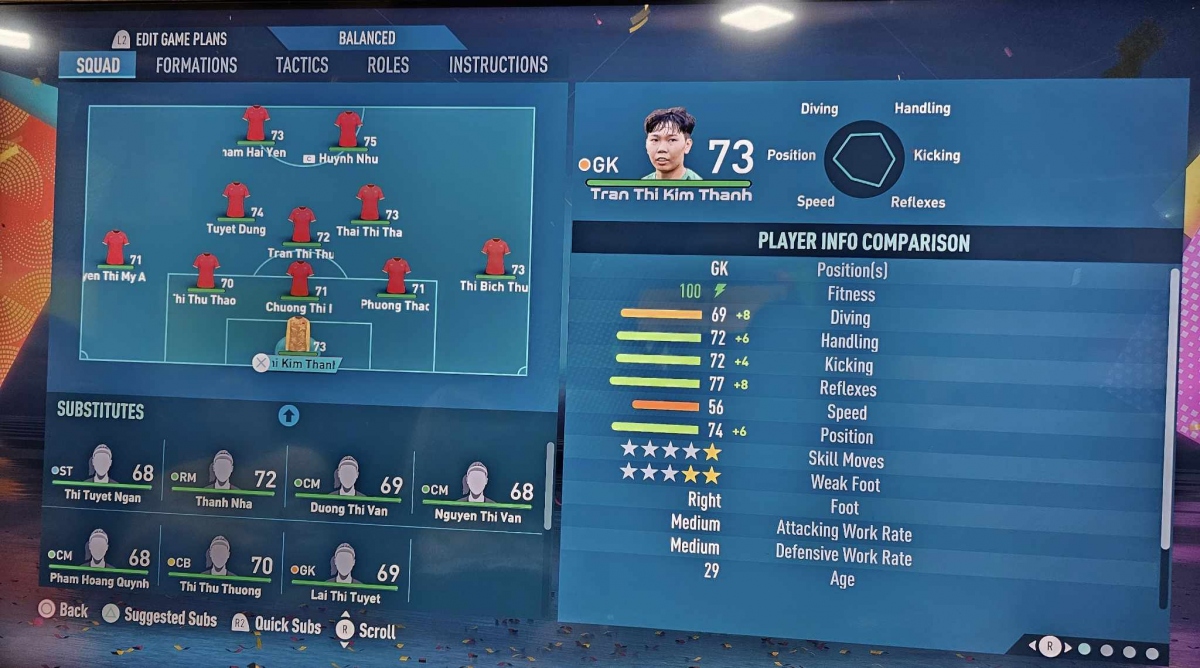This screenshot has width=1200, height=668.
Task: Choose defender Phuong Thao on the pitch
Action: [x=397, y=277]
